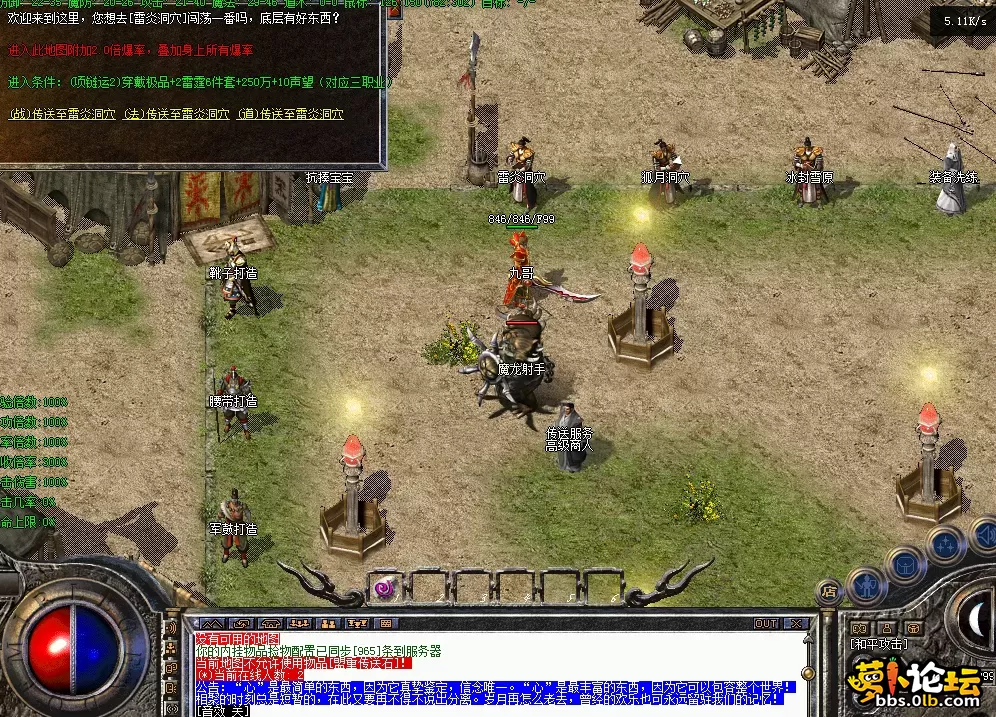Switch the 和平攻击 attack mode
The height and width of the screenshot is (717, 996).
tap(879, 643)
